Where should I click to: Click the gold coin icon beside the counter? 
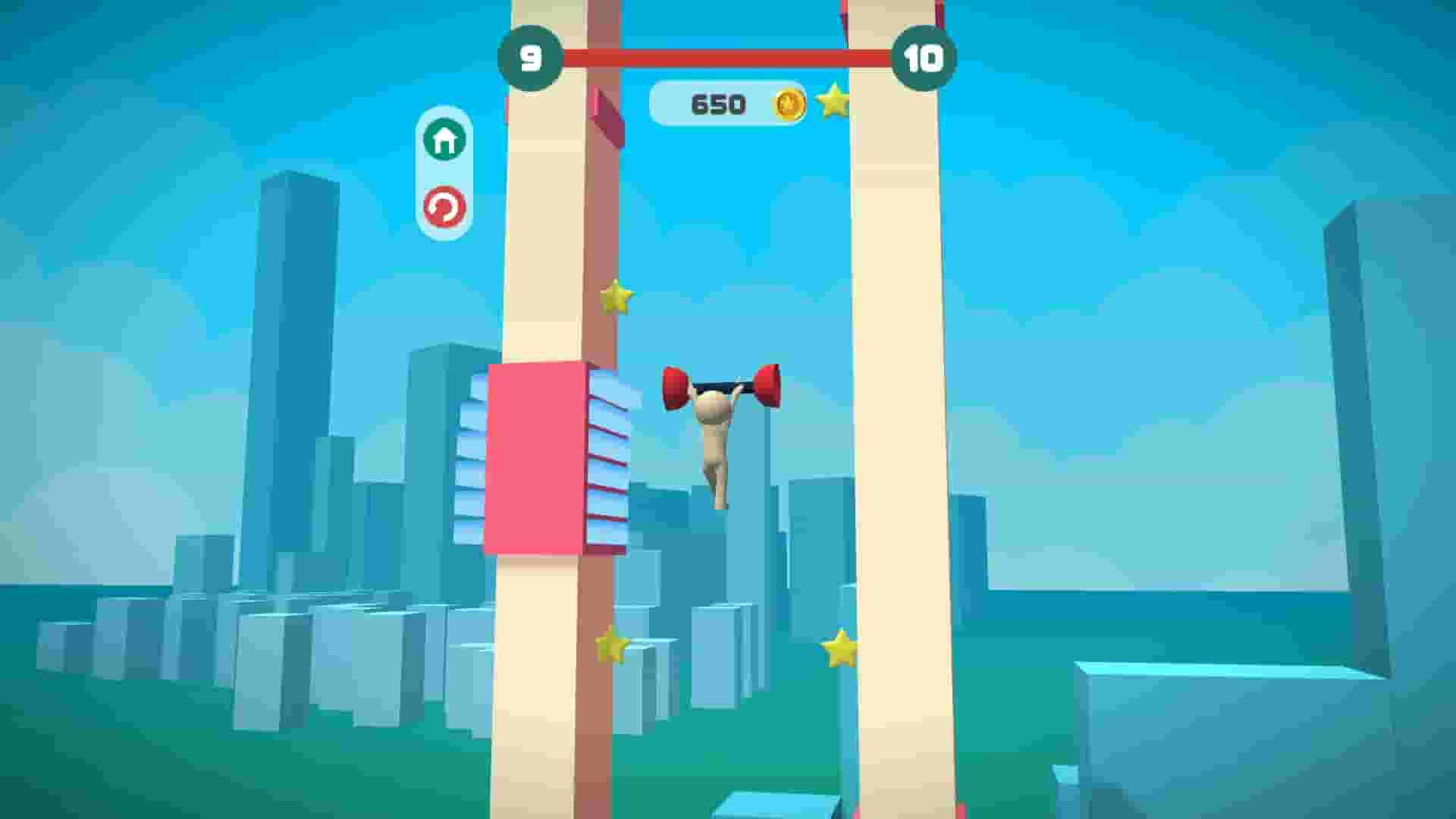pos(789,102)
